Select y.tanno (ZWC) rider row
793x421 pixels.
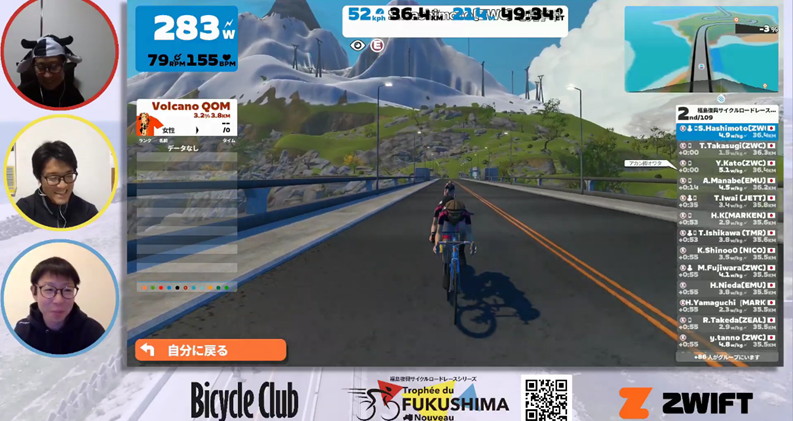click(727, 340)
